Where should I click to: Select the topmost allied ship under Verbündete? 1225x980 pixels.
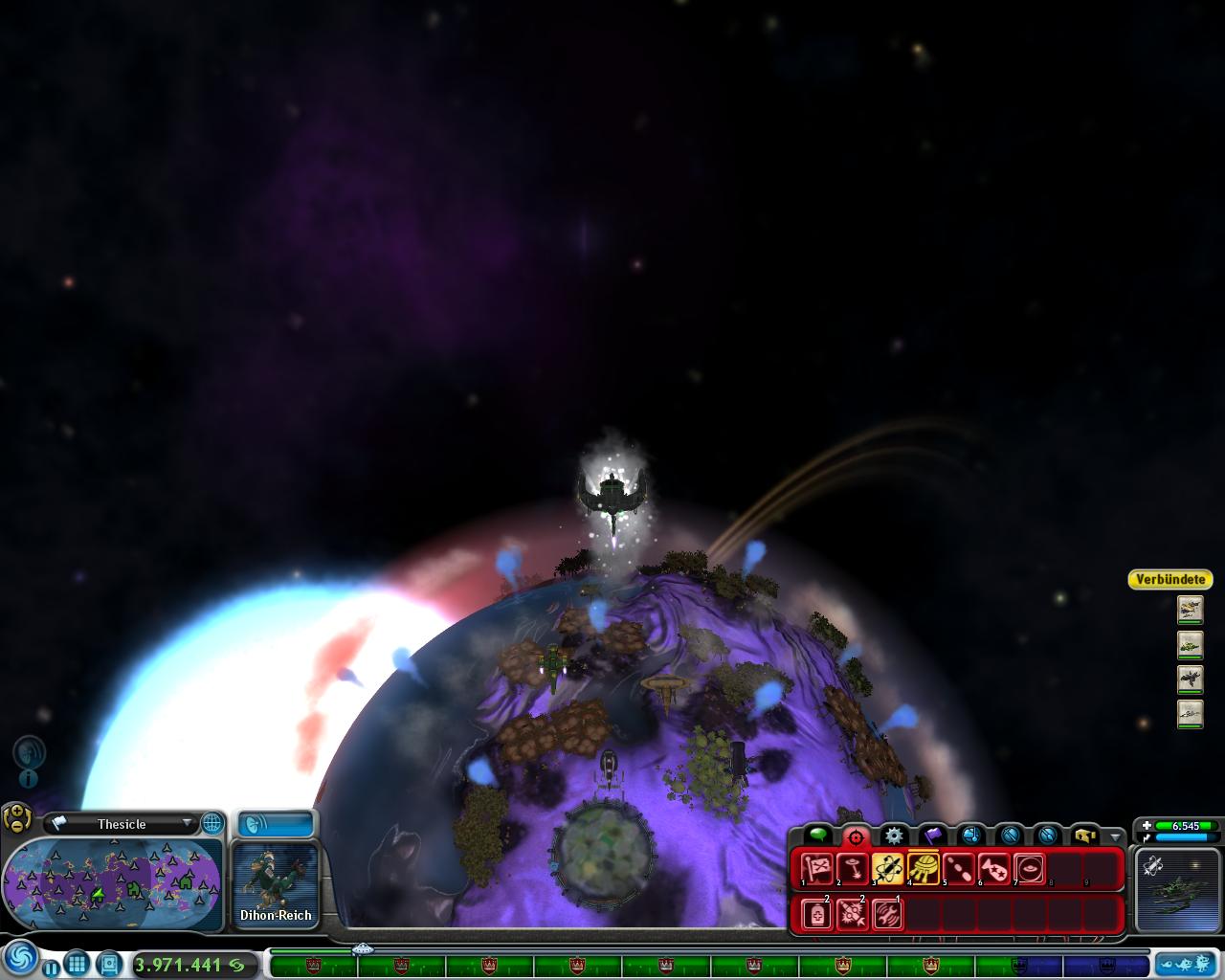click(1190, 609)
